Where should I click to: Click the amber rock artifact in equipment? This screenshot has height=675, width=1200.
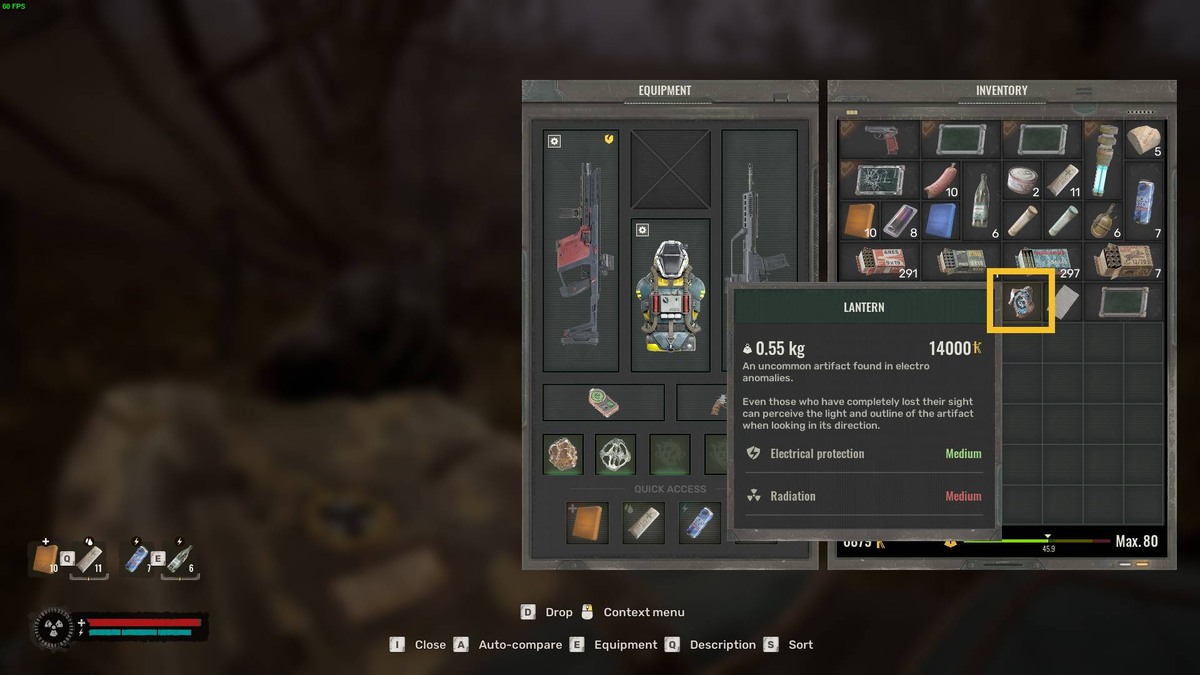564,454
